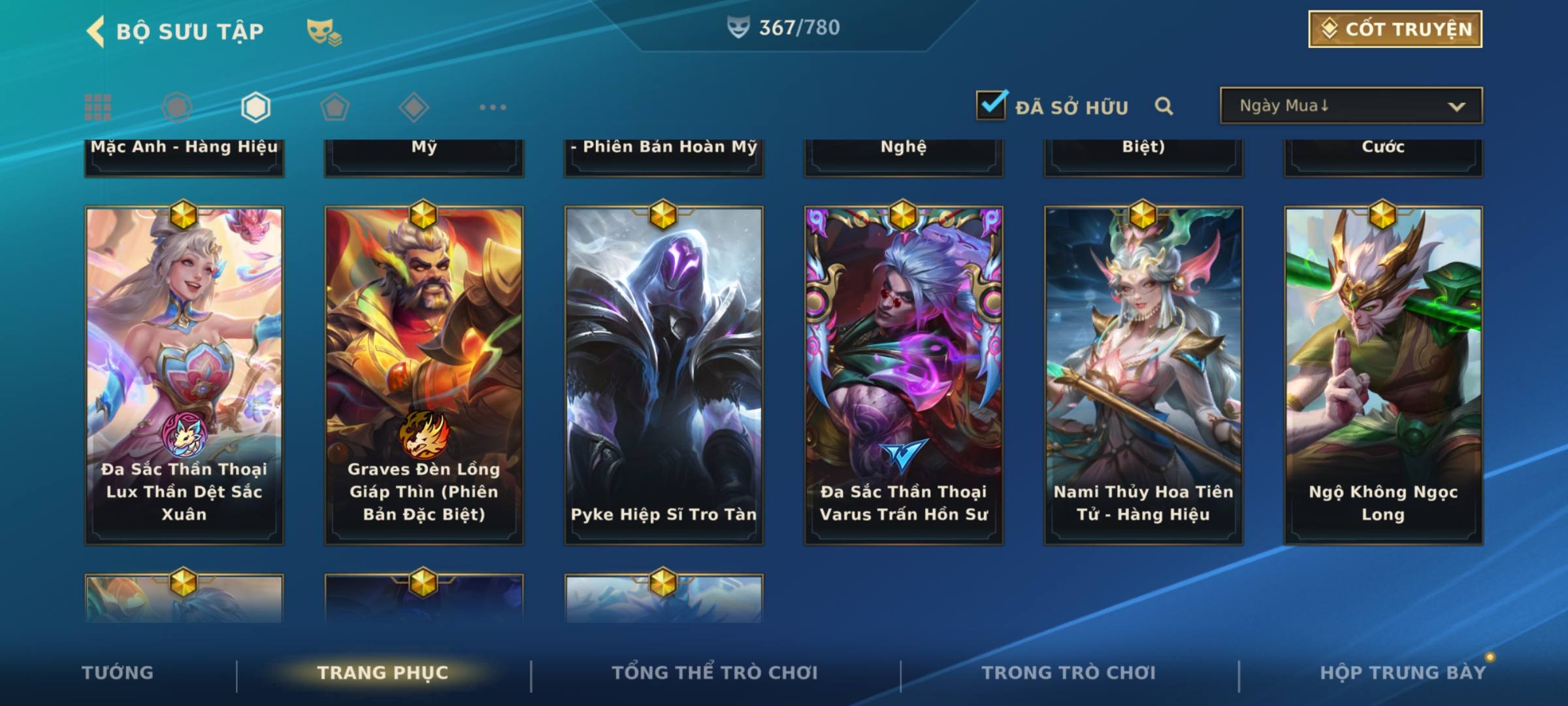This screenshot has width=1568, height=706.
Task: Open the Trong Trò Chơi tab
Action: (1069, 673)
